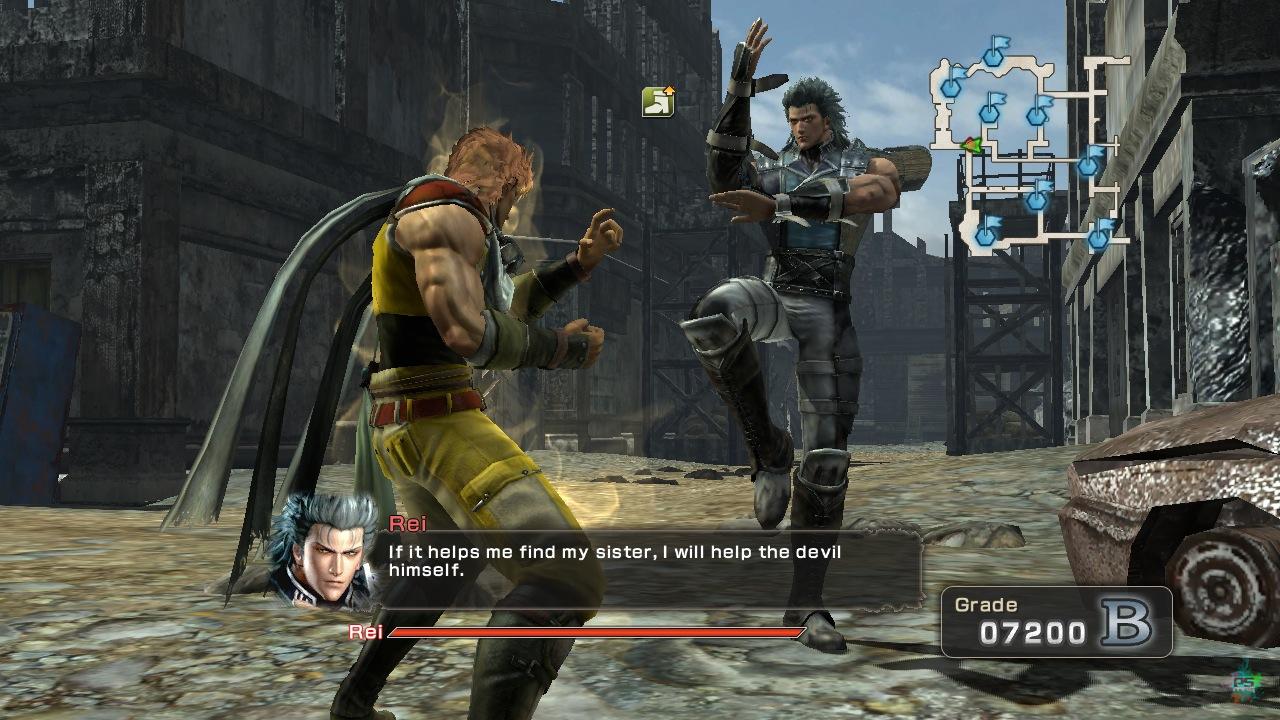Viewport: 1280px width, 720px height.
Task: Select the green player arrow on the minimap
Action: (969, 146)
